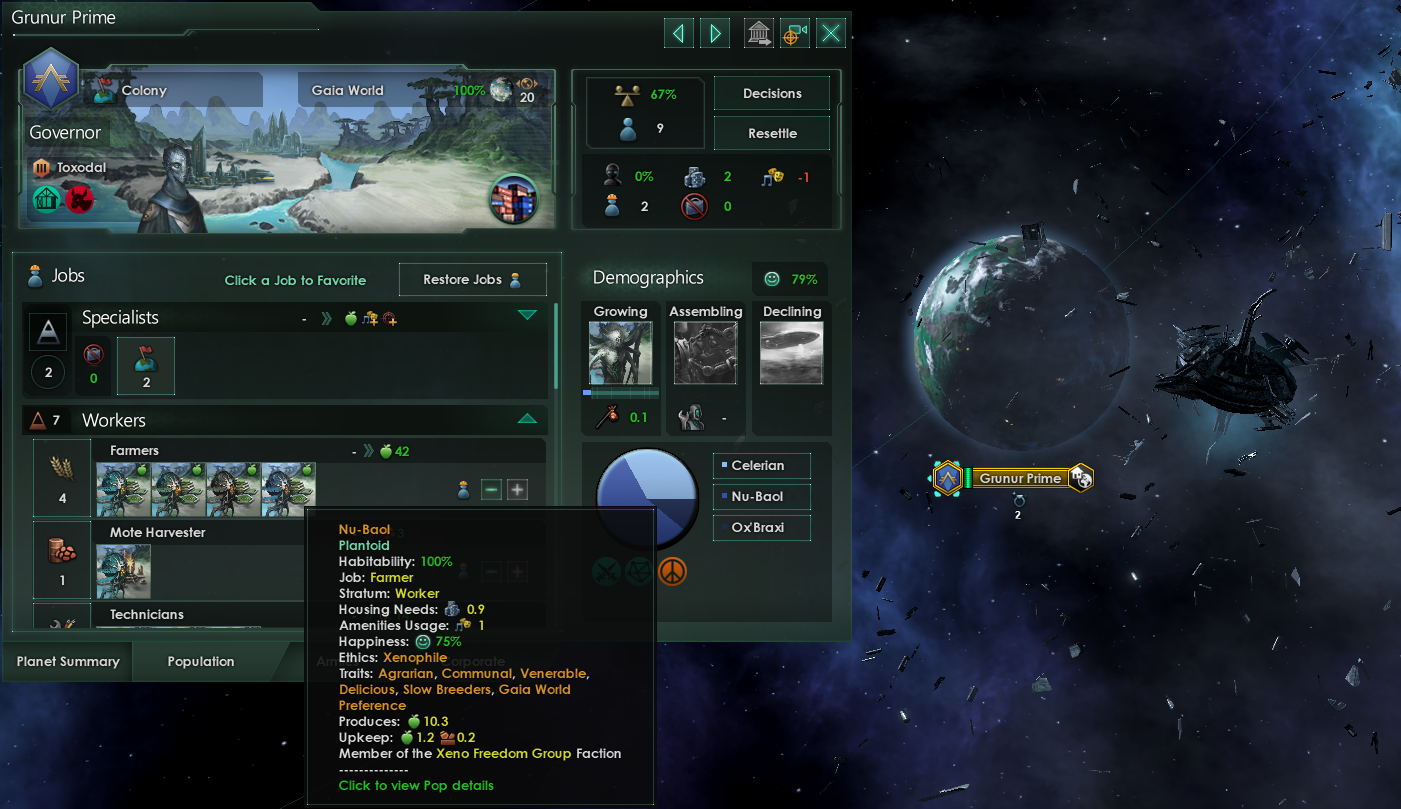Screen dimensions: 1401x809
Task: Toggle the crossed-swords faction icon
Action: (x=606, y=571)
